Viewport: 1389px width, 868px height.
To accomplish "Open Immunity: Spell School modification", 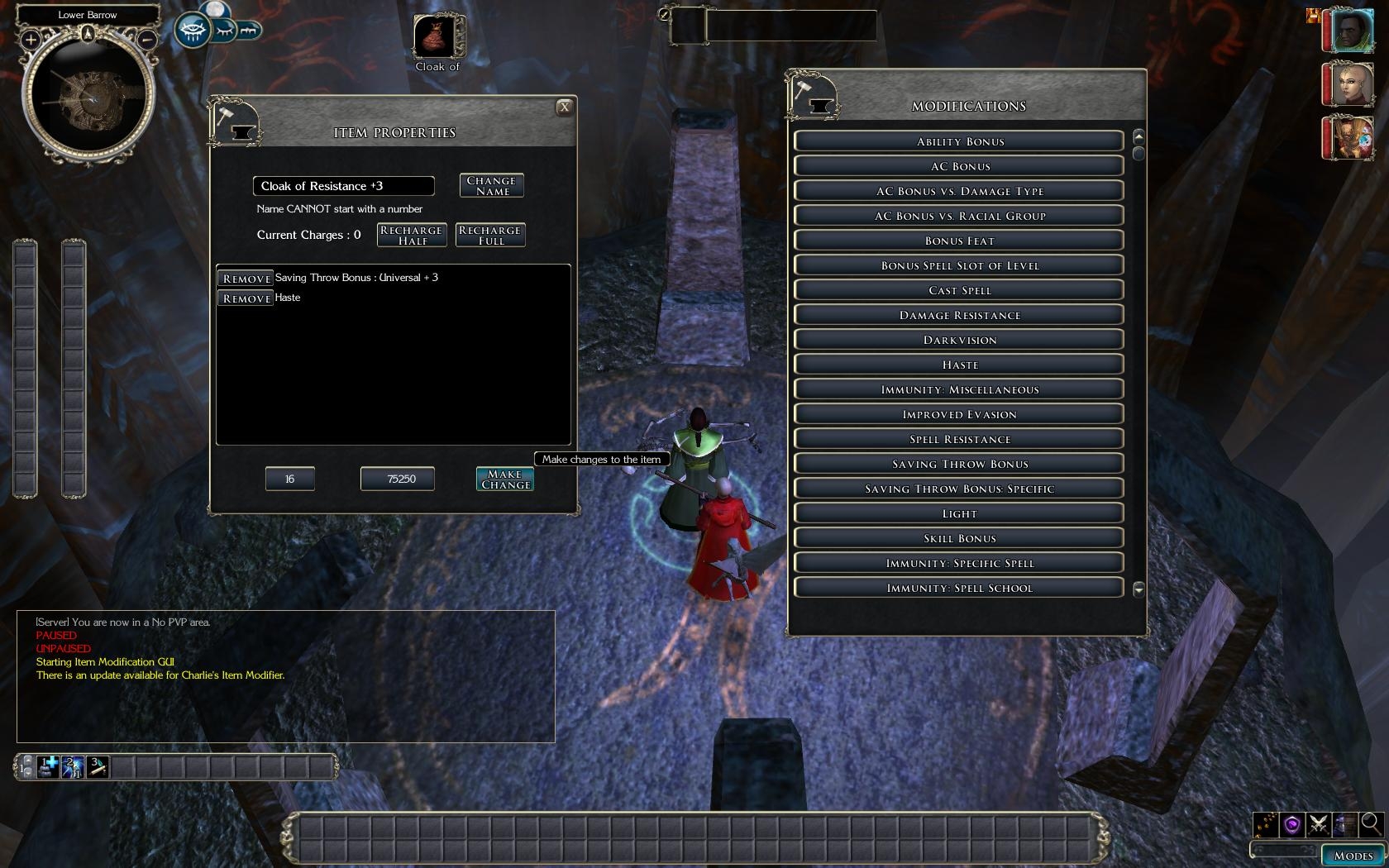I will click(x=959, y=588).
